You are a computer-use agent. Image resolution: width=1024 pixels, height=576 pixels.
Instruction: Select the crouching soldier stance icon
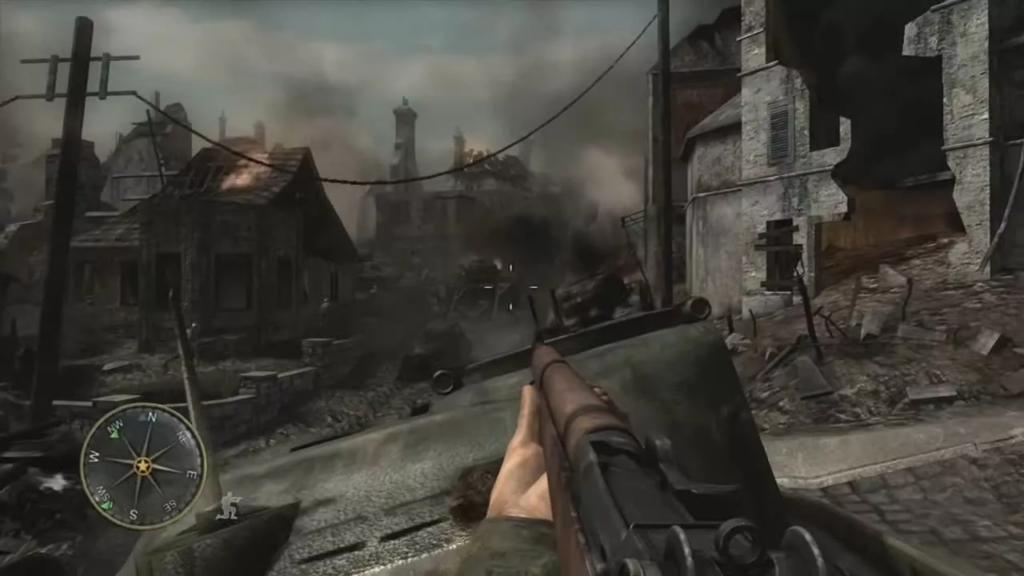[x=231, y=505]
